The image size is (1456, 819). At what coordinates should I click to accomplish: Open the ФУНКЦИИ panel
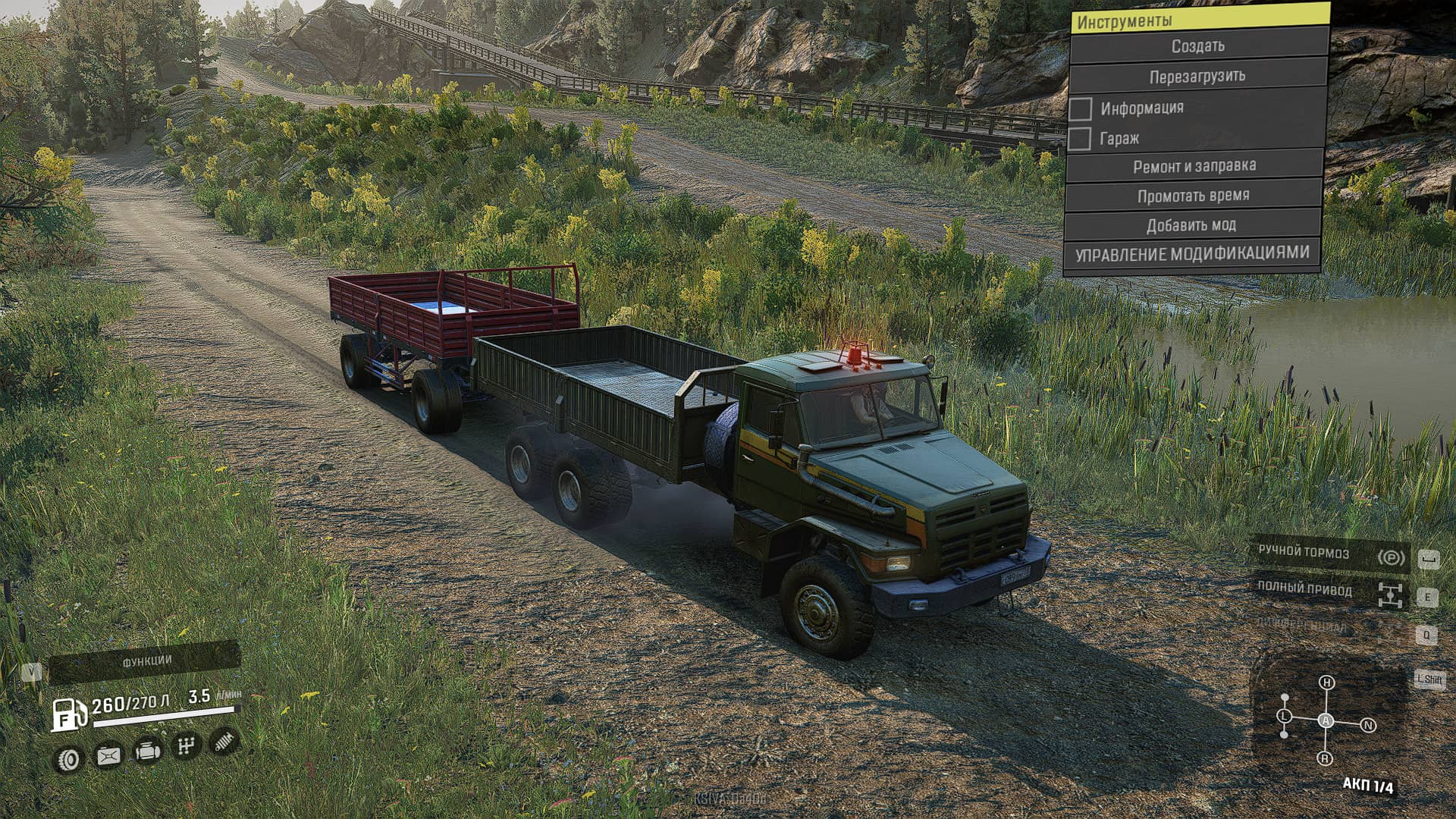(x=146, y=662)
